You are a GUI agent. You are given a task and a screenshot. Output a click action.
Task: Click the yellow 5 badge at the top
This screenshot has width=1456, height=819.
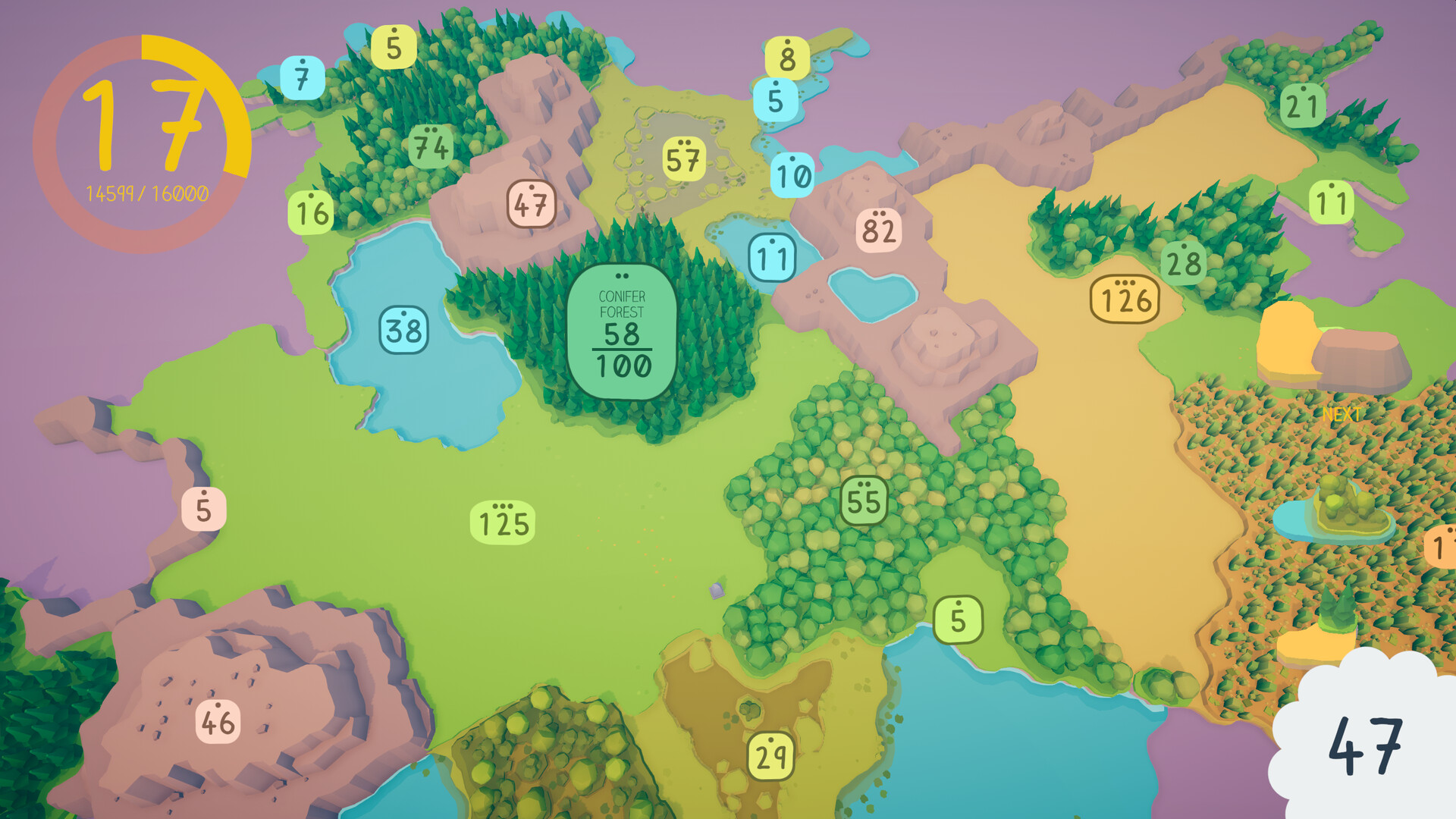coord(393,49)
